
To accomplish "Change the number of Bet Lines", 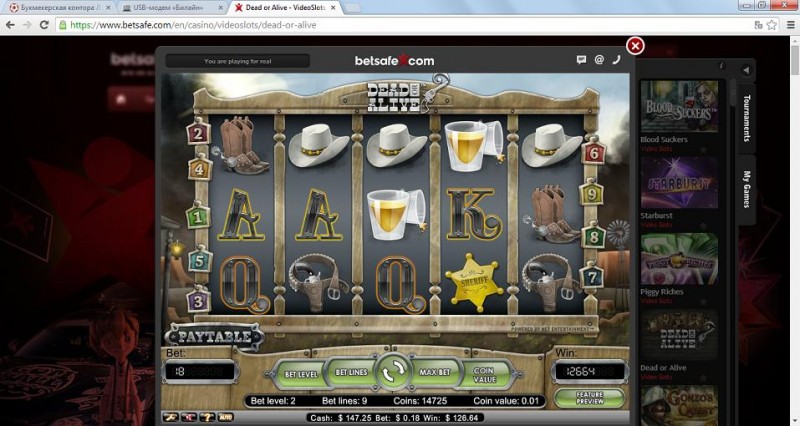I will pyautogui.click(x=352, y=373).
